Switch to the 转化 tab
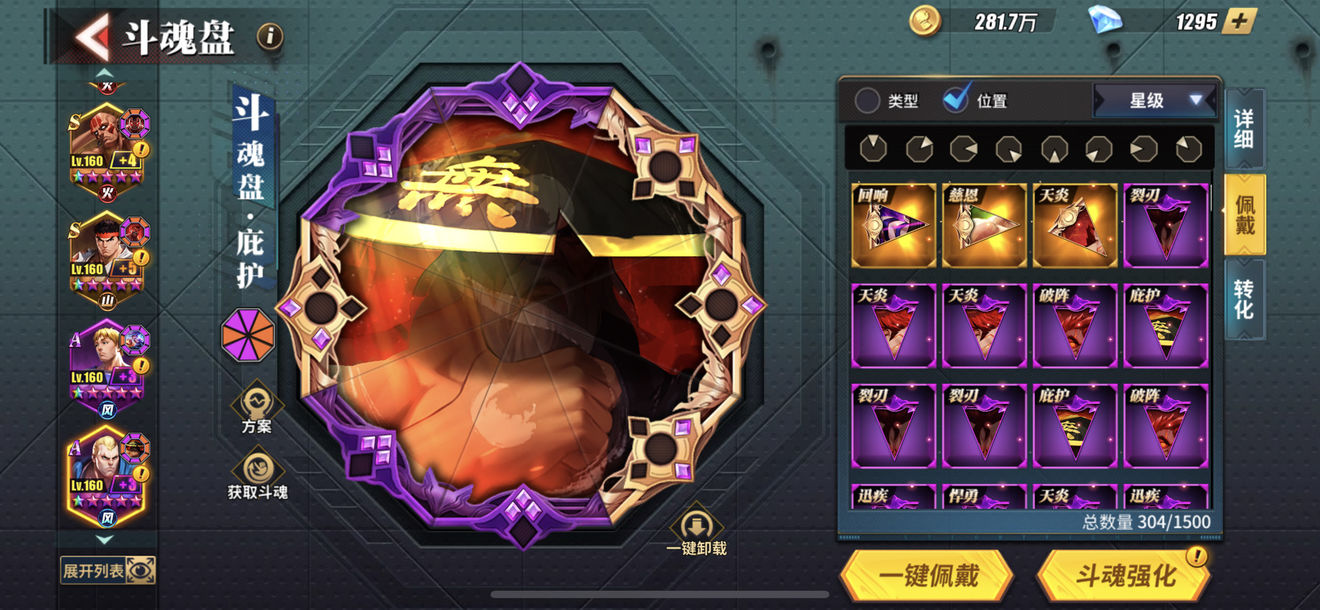 1244,299
